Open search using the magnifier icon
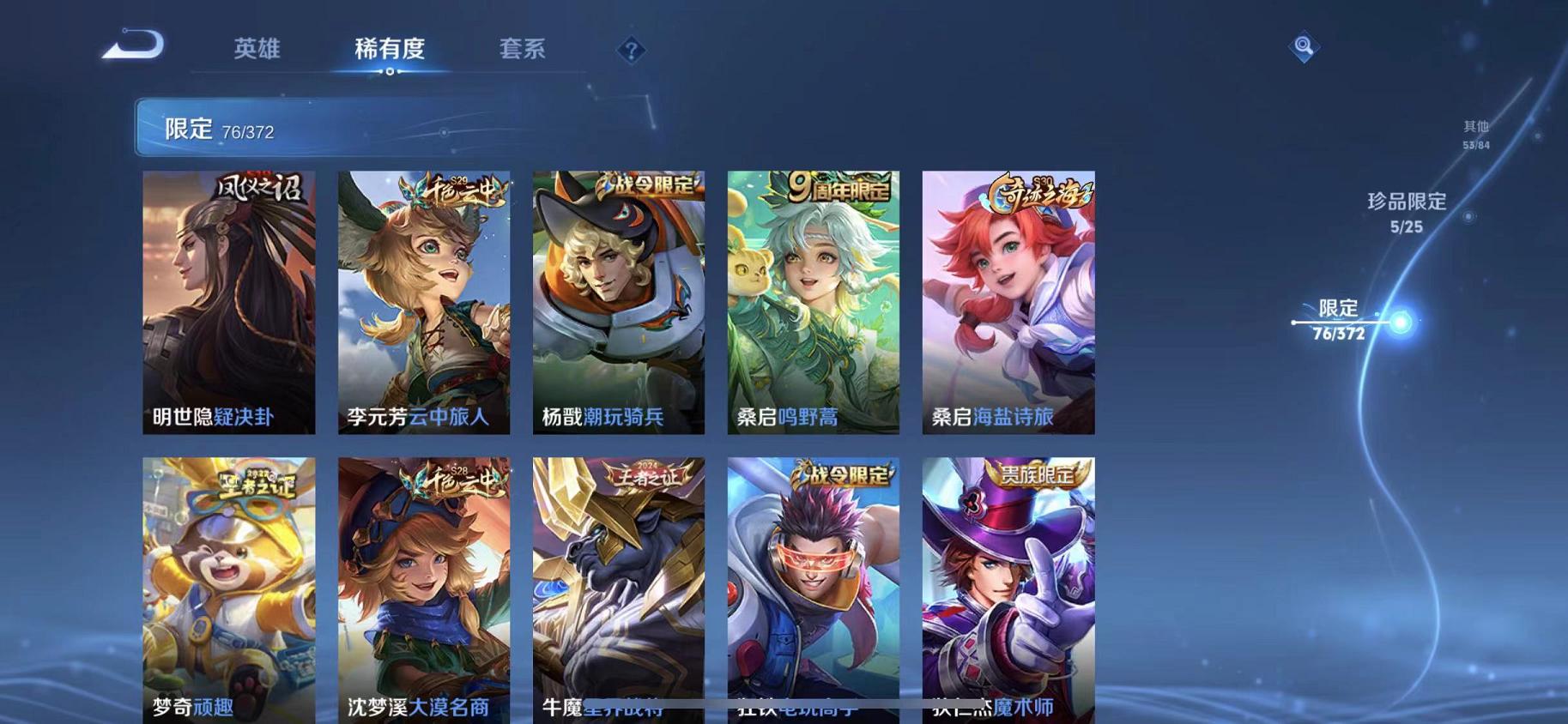 [1303, 47]
